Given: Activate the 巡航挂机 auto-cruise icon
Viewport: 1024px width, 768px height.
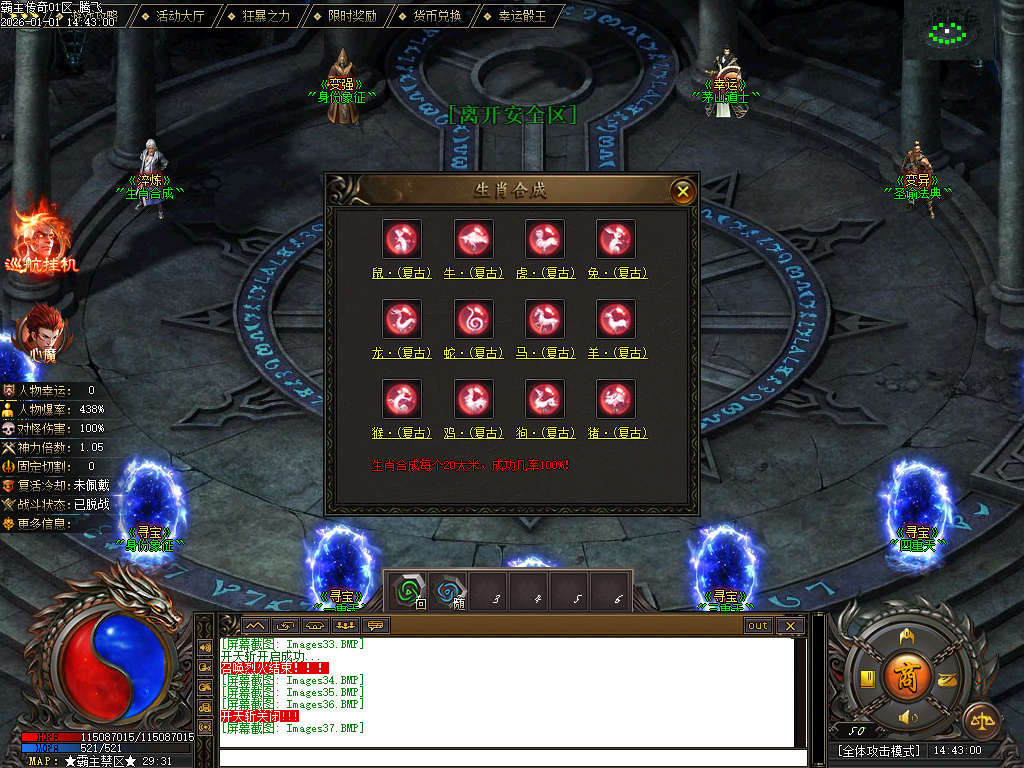Looking at the screenshot, I should [x=40, y=238].
